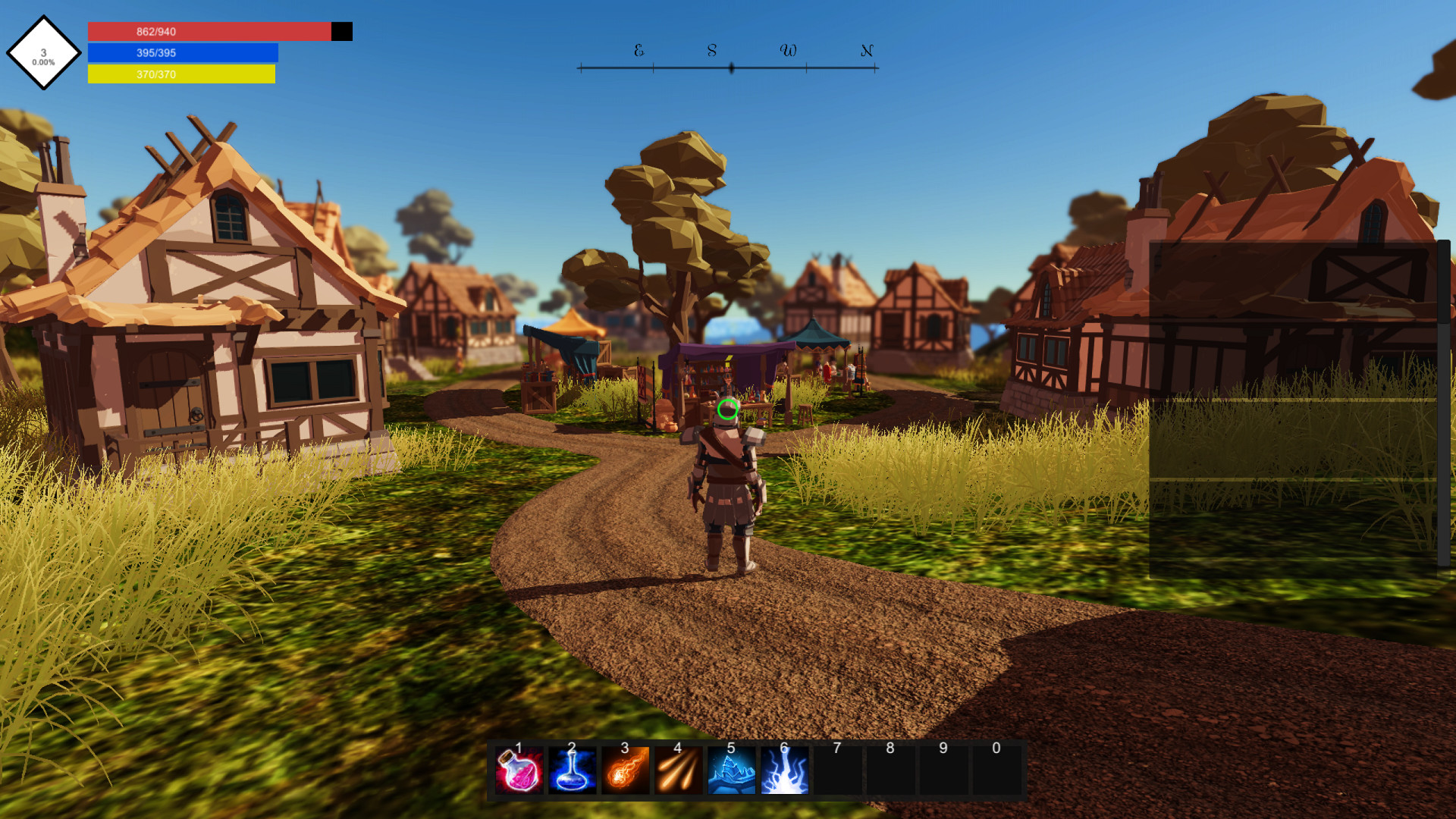Viewport: 1456px width, 819px height.
Task: Click the blue 395/395 mana bar
Action: pos(183,53)
